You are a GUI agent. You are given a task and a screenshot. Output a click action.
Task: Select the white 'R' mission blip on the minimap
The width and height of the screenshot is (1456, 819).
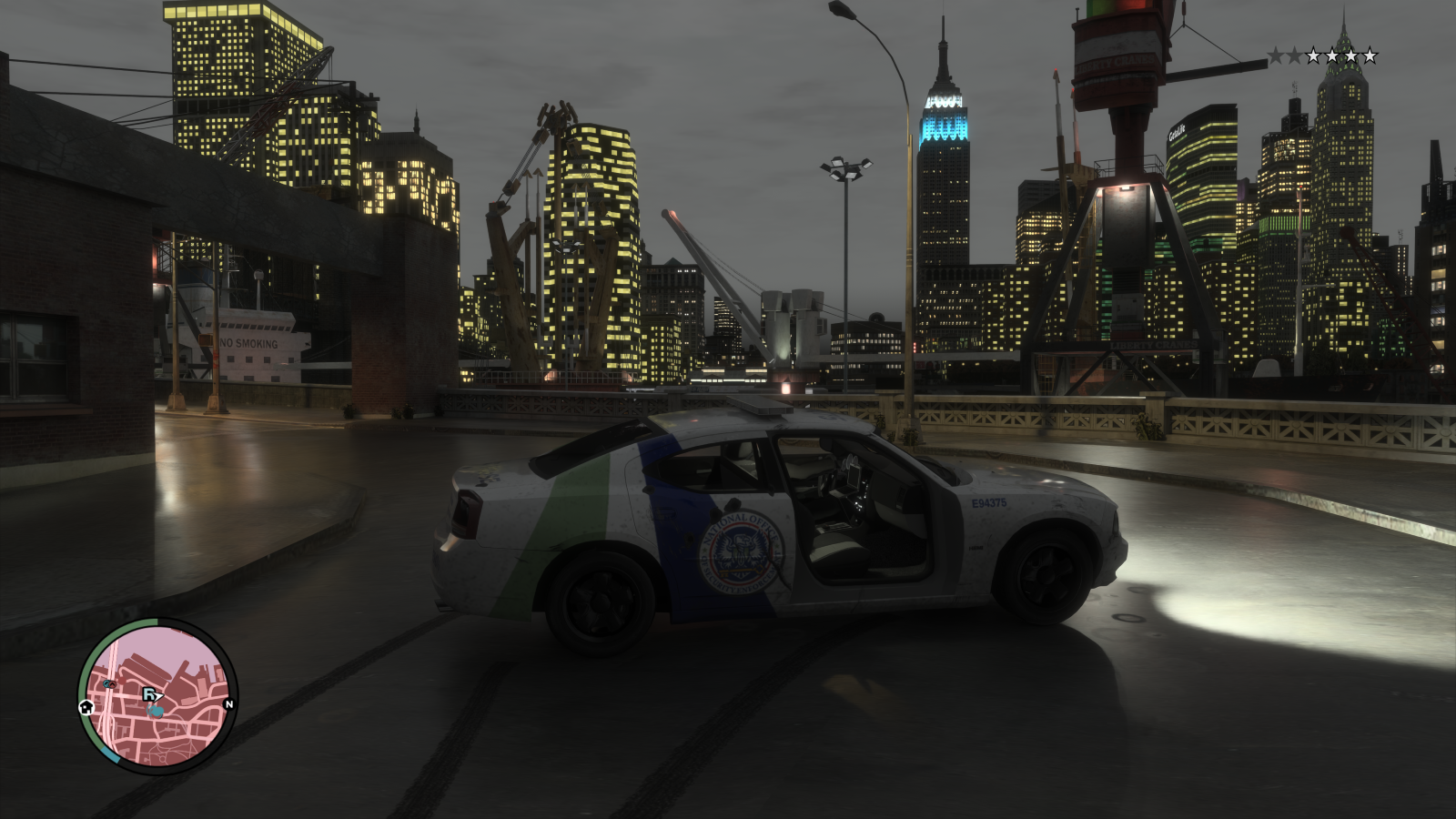coord(149,694)
